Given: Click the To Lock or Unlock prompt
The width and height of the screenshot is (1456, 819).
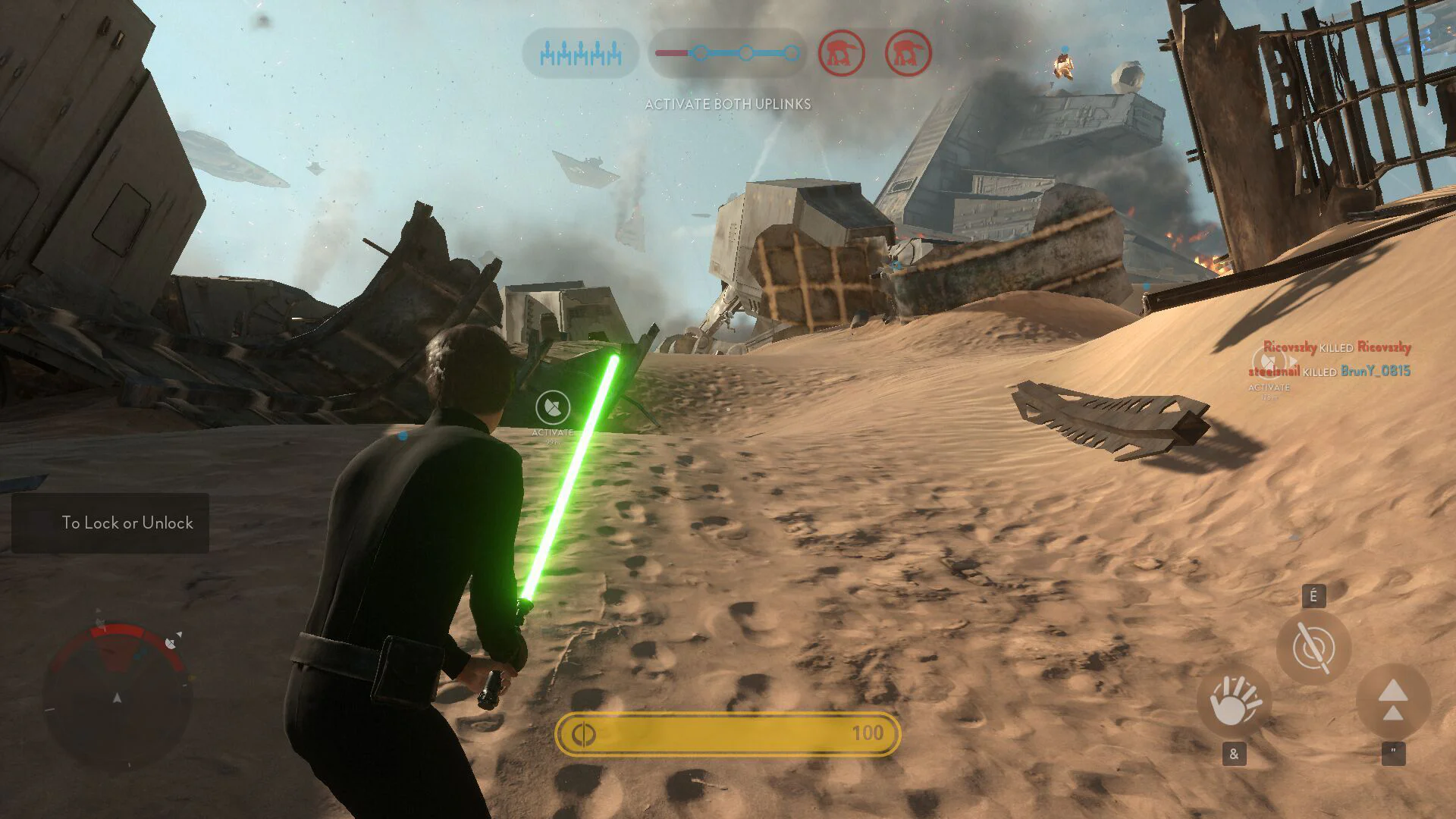Looking at the screenshot, I should [127, 523].
